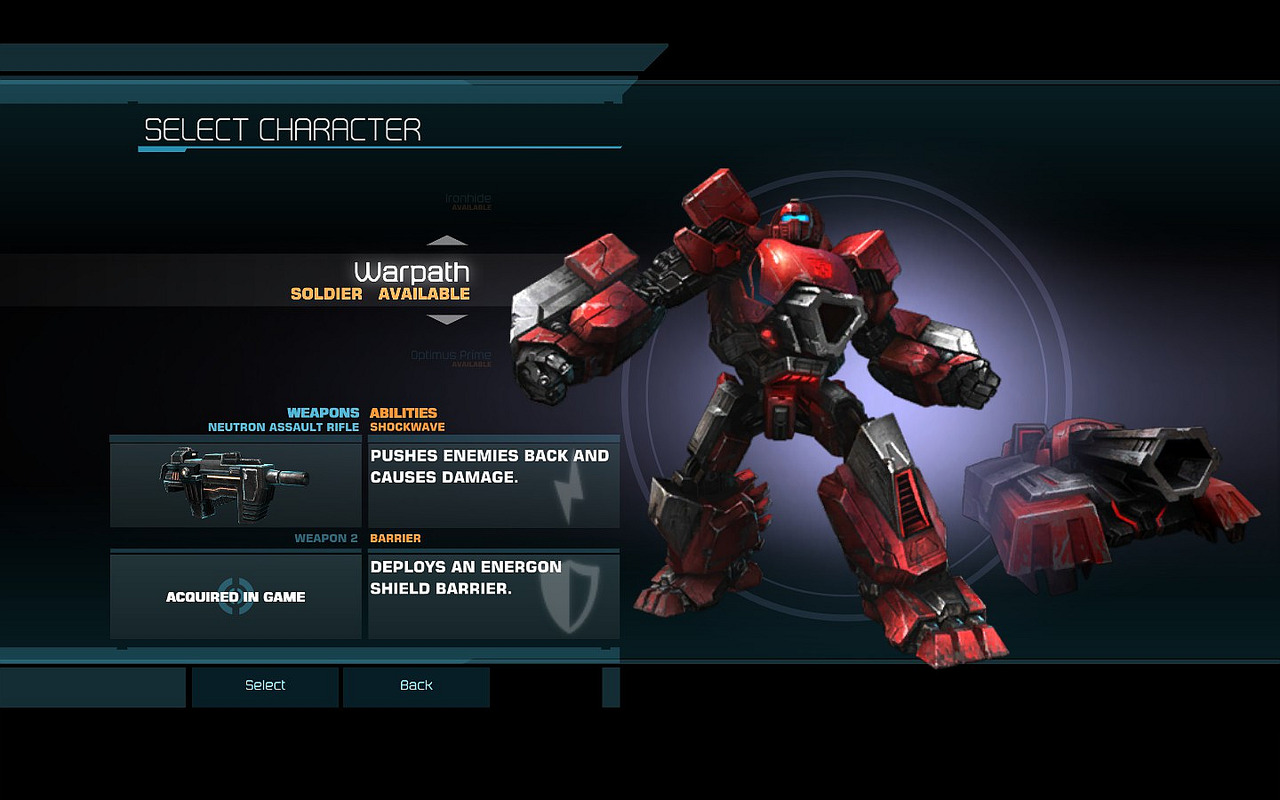1280x800 pixels.
Task: Click the up arrow above Warpath
Action: [x=447, y=241]
